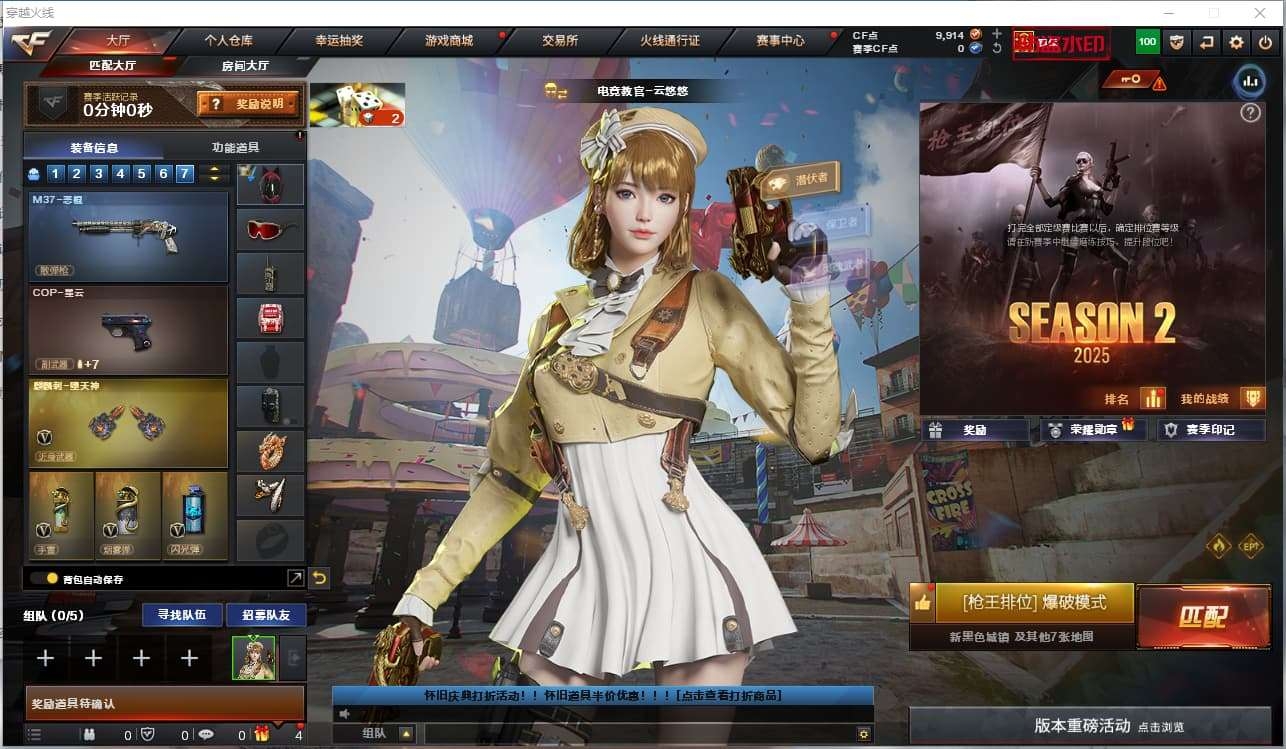The height and width of the screenshot is (749, 1286).
Task: Open the 赛季印记 season mark panel
Action: [1210, 430]
